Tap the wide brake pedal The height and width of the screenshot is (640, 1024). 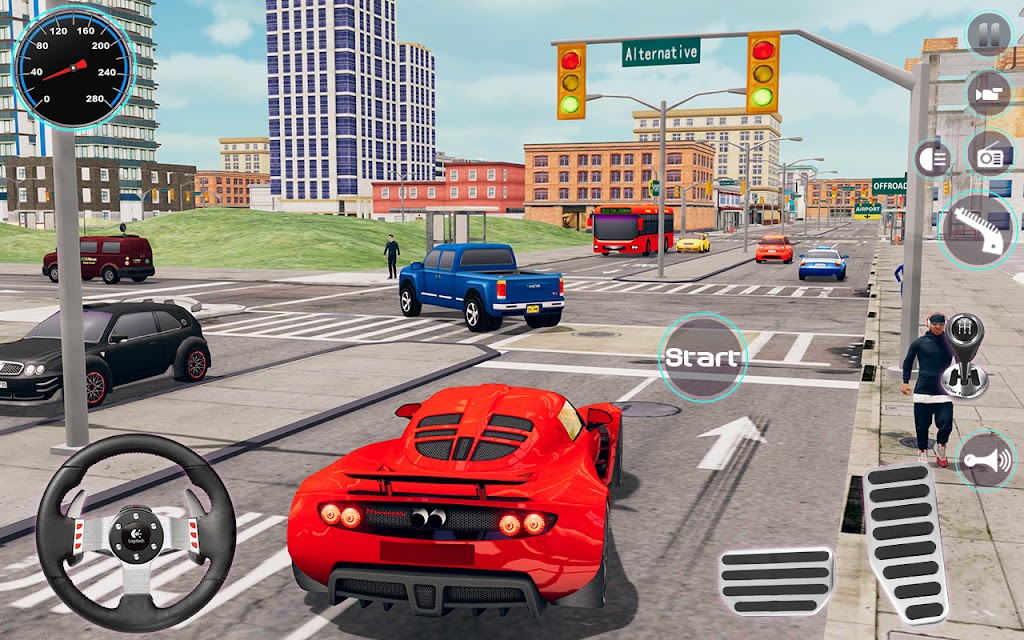[x=776, y=581]
